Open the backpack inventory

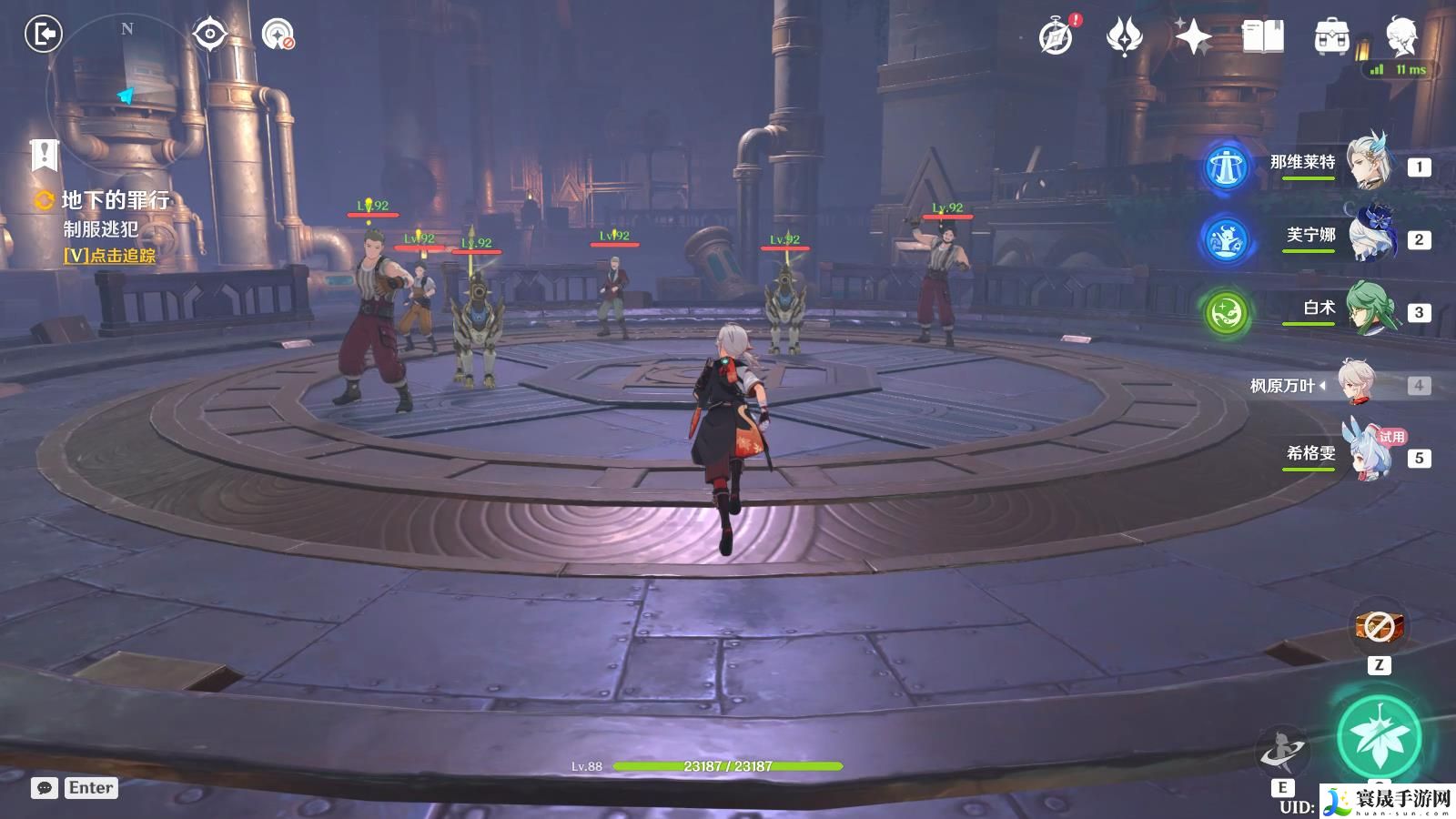pyautogui.click(x=1332, y=36)
